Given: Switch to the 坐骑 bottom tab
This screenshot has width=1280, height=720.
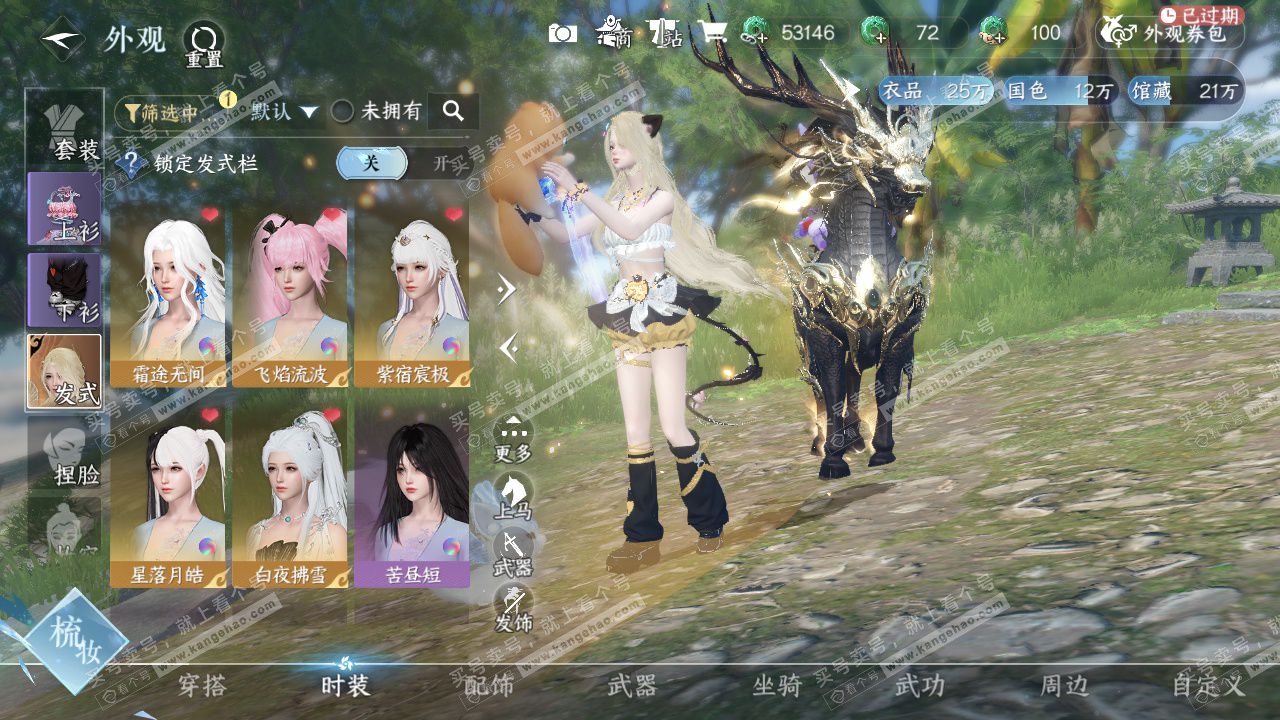Looking at the screenshot, I should pyautogui.click(x=777, y=686).
